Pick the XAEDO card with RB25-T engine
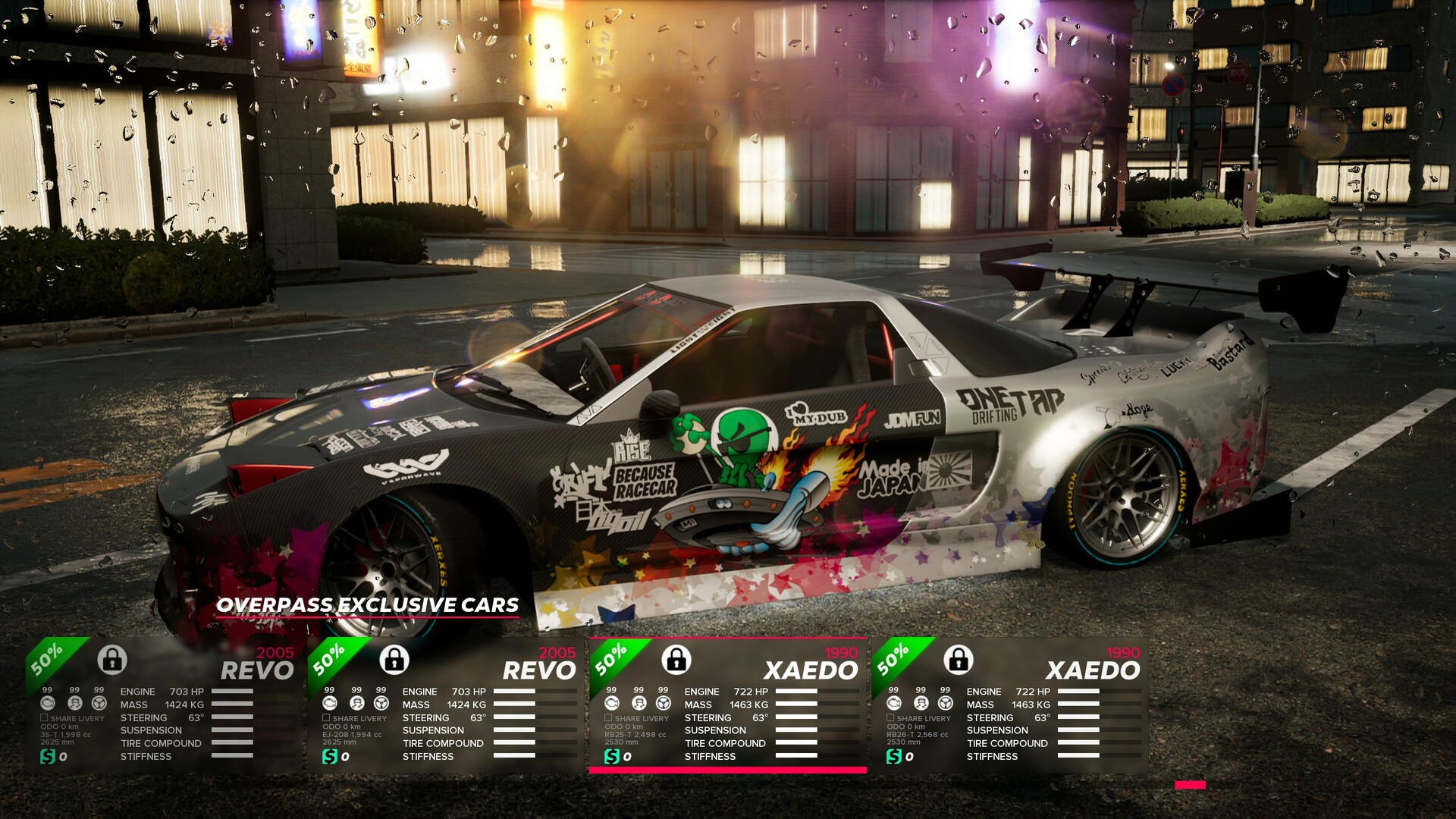 tap(727, 705)
